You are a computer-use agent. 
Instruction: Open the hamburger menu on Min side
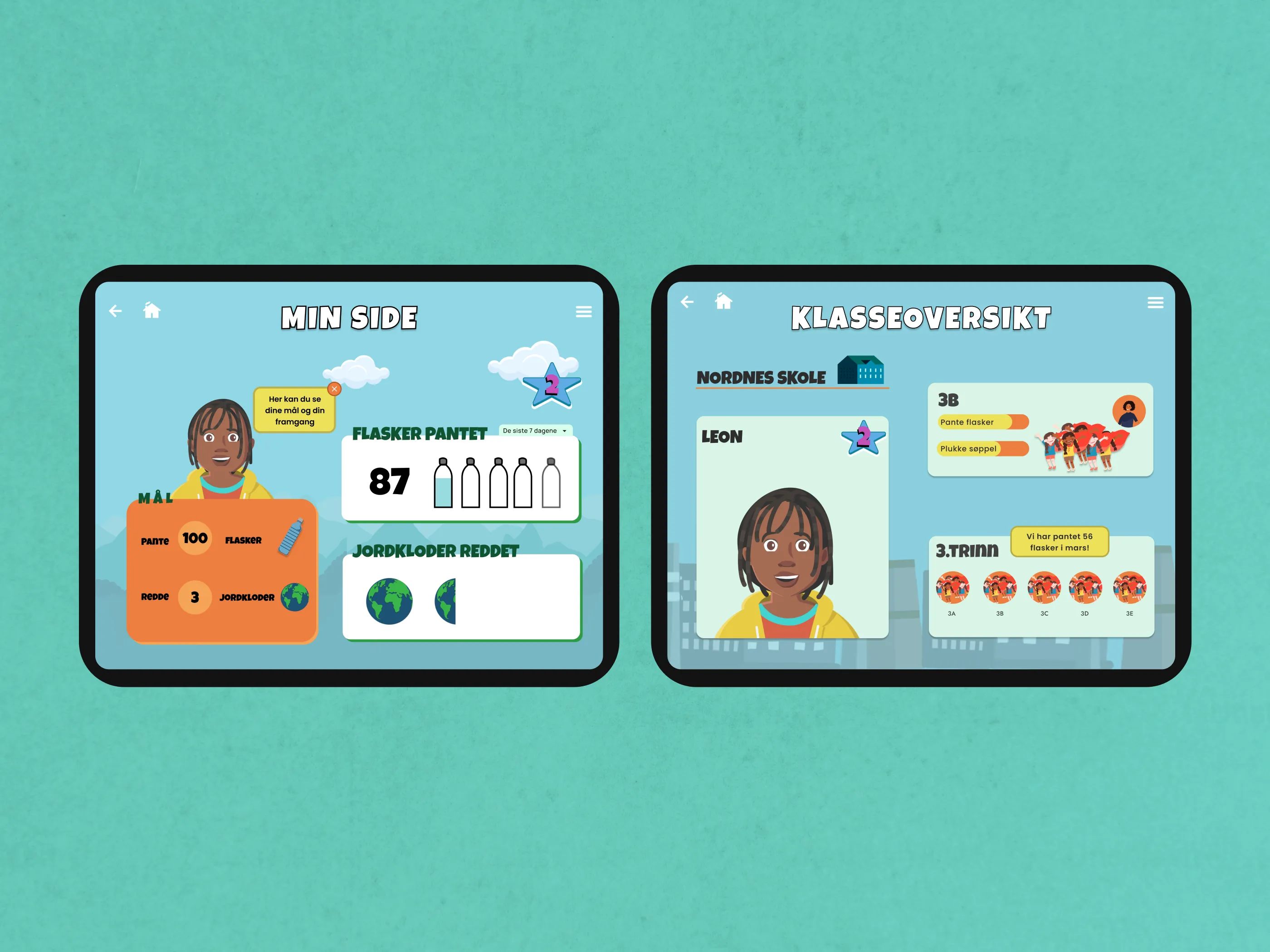(584, 311)
